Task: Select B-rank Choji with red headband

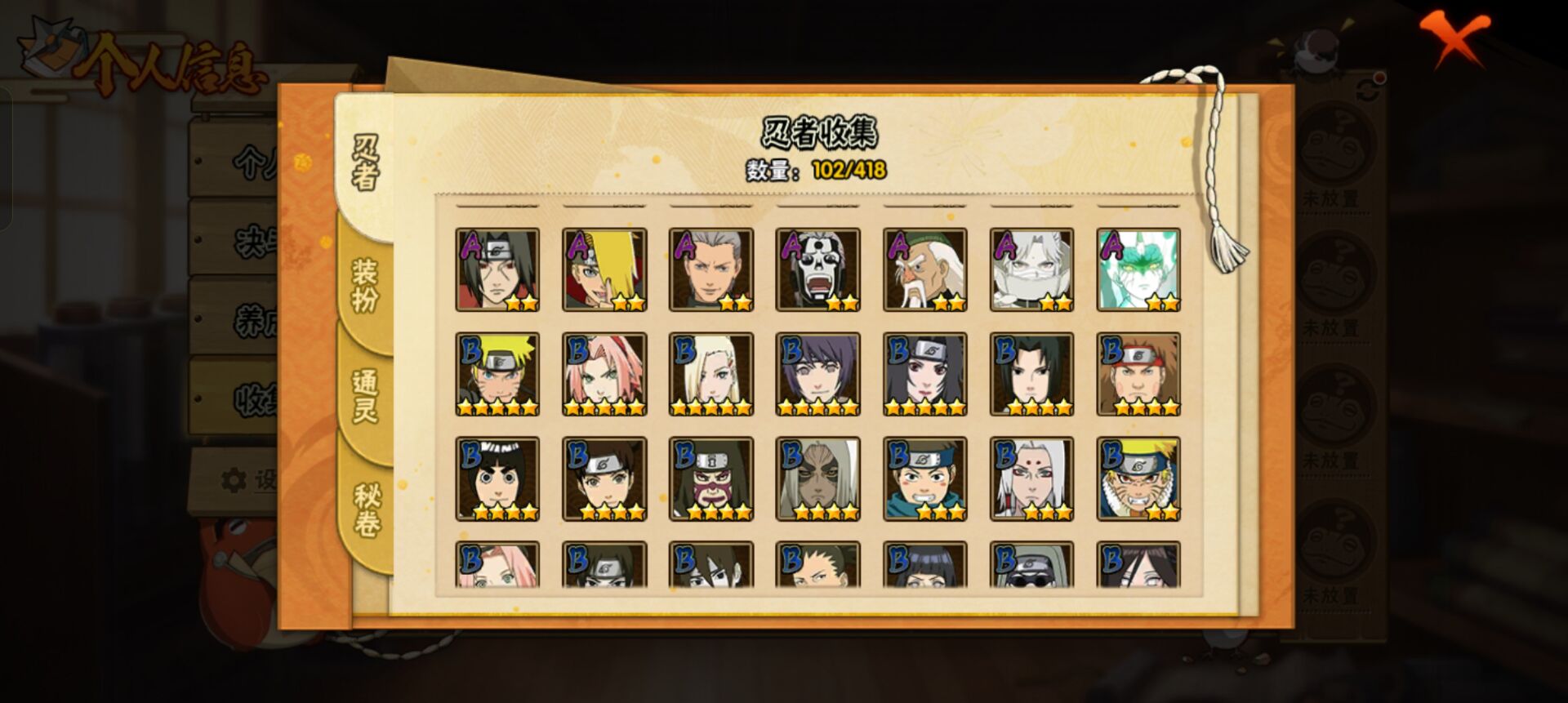Action: click(1138, 374)
